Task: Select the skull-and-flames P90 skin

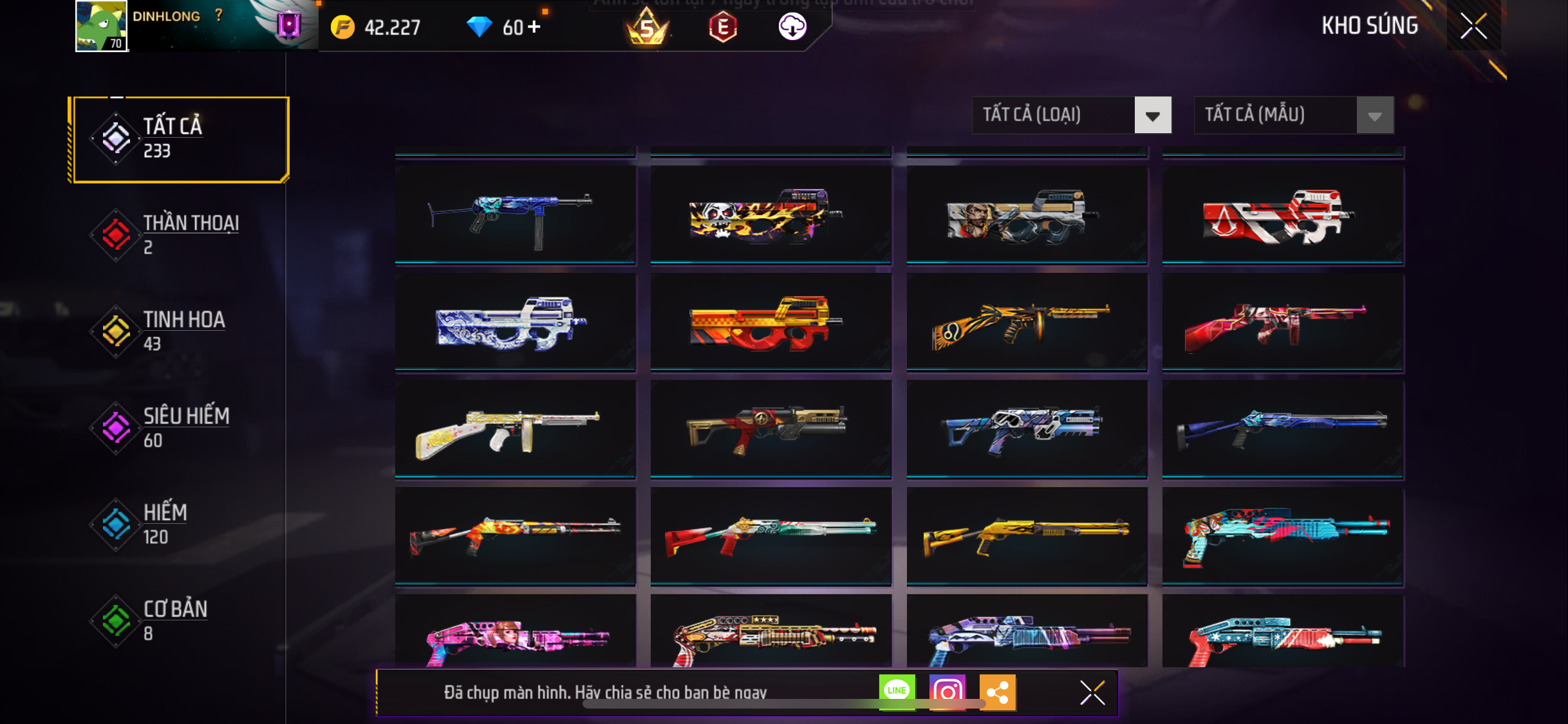Action: pyautogui.click(x=770, y=215)
